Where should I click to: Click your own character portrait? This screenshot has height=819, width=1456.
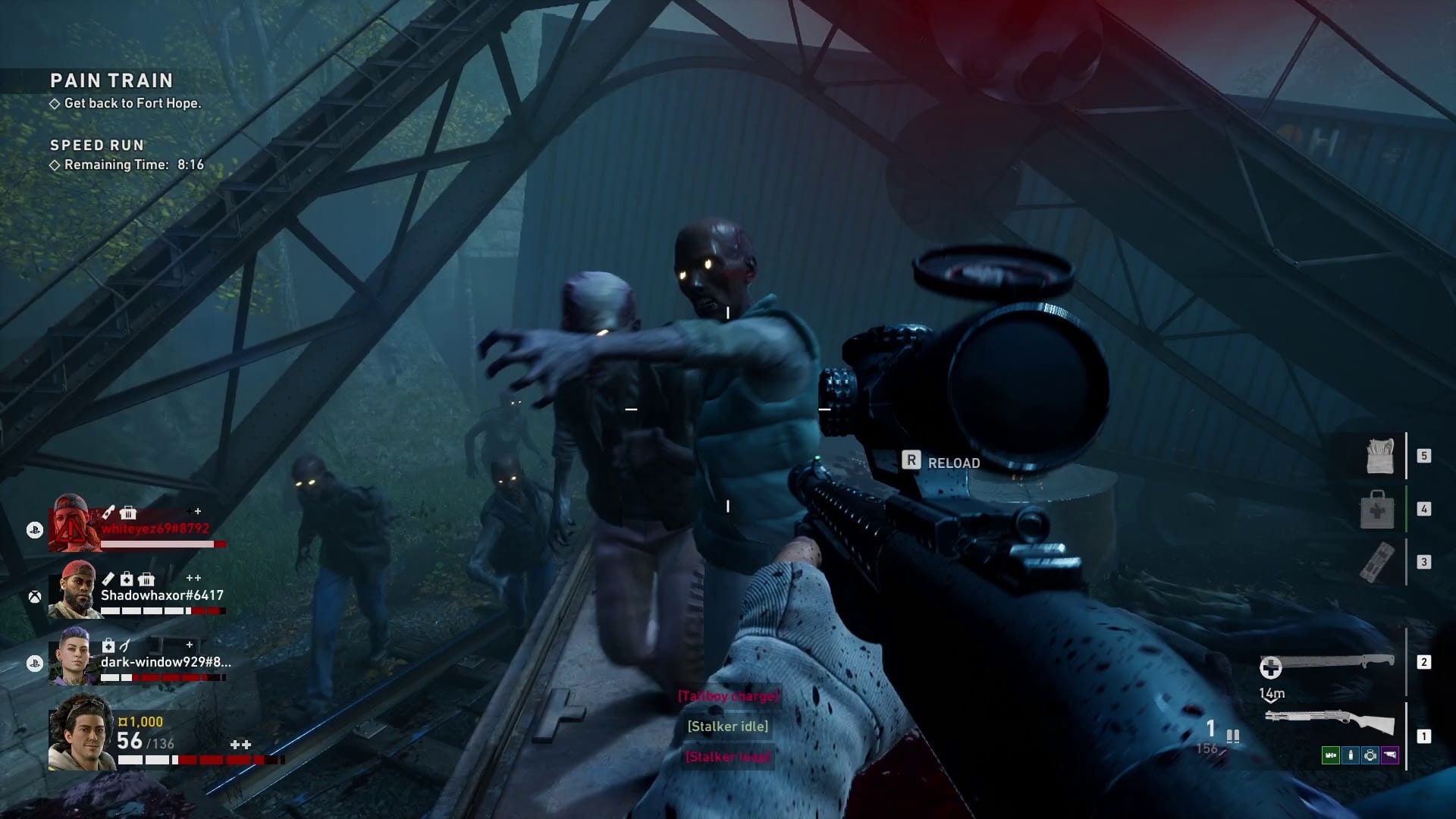[x=81, y=733]
